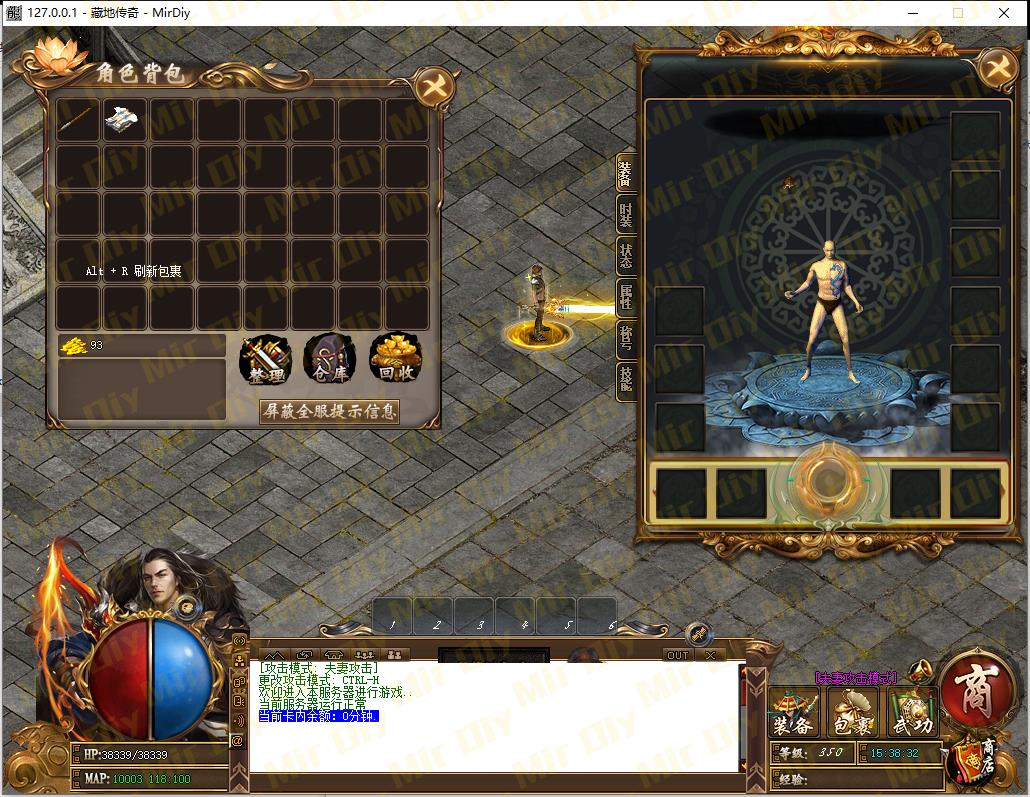Open the 状态 status tab

[x=626, y=256]
